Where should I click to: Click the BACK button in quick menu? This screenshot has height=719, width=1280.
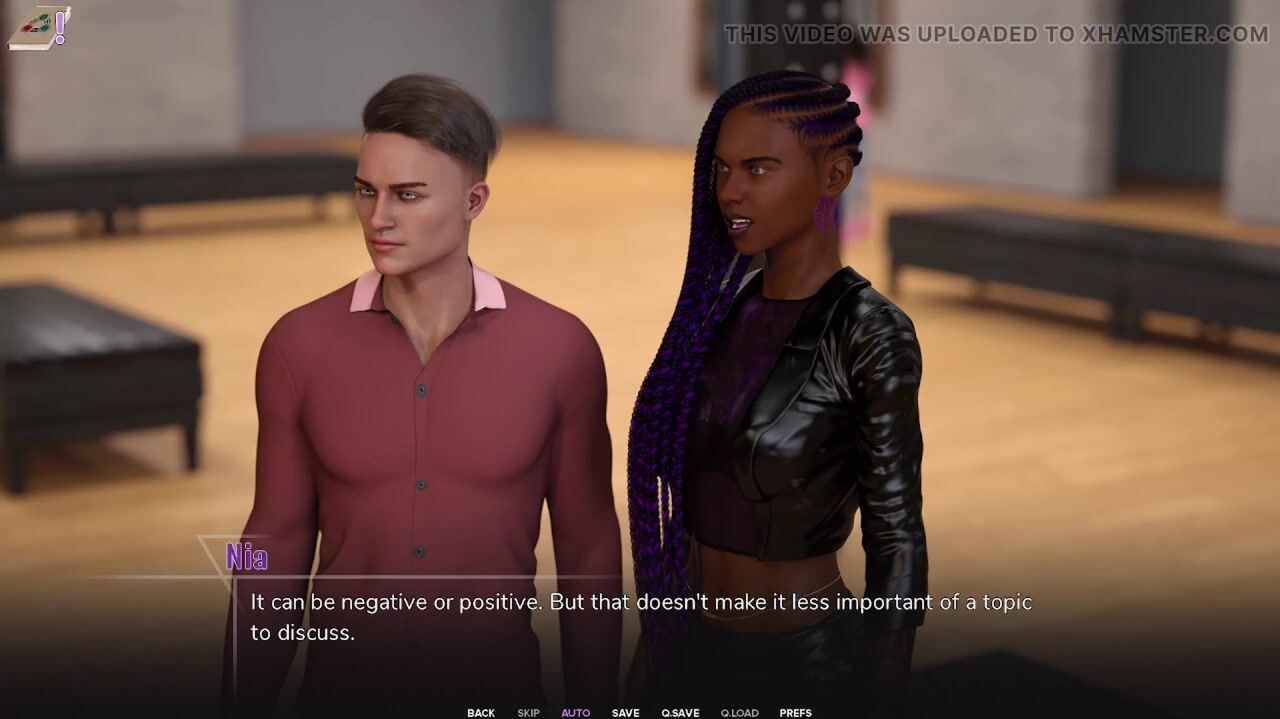click(480, 713)
